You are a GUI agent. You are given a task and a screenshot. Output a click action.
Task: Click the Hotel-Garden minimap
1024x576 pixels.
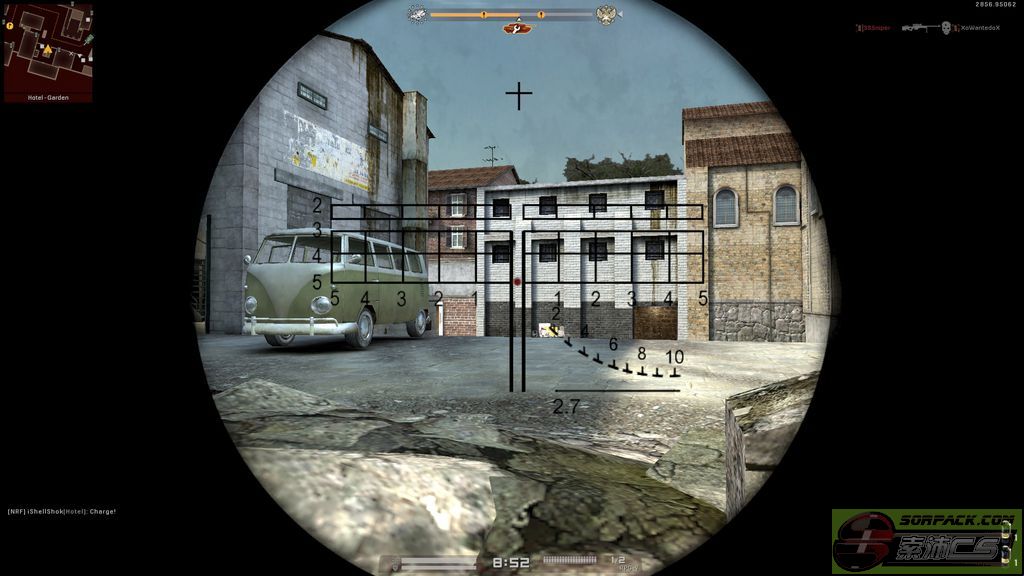(x=48, y=52)
